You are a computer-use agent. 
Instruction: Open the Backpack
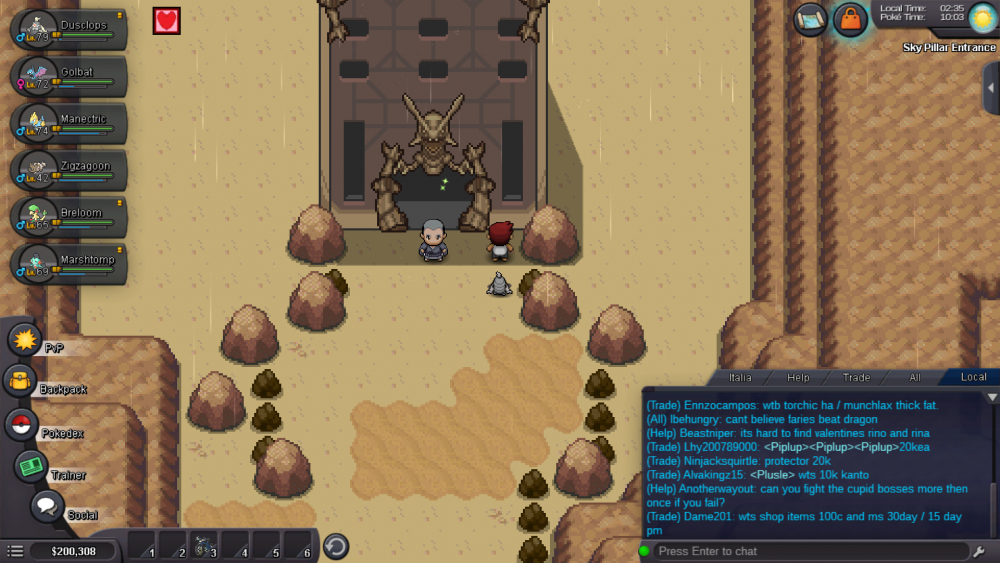pyautogui.click(x=20, y=381)
